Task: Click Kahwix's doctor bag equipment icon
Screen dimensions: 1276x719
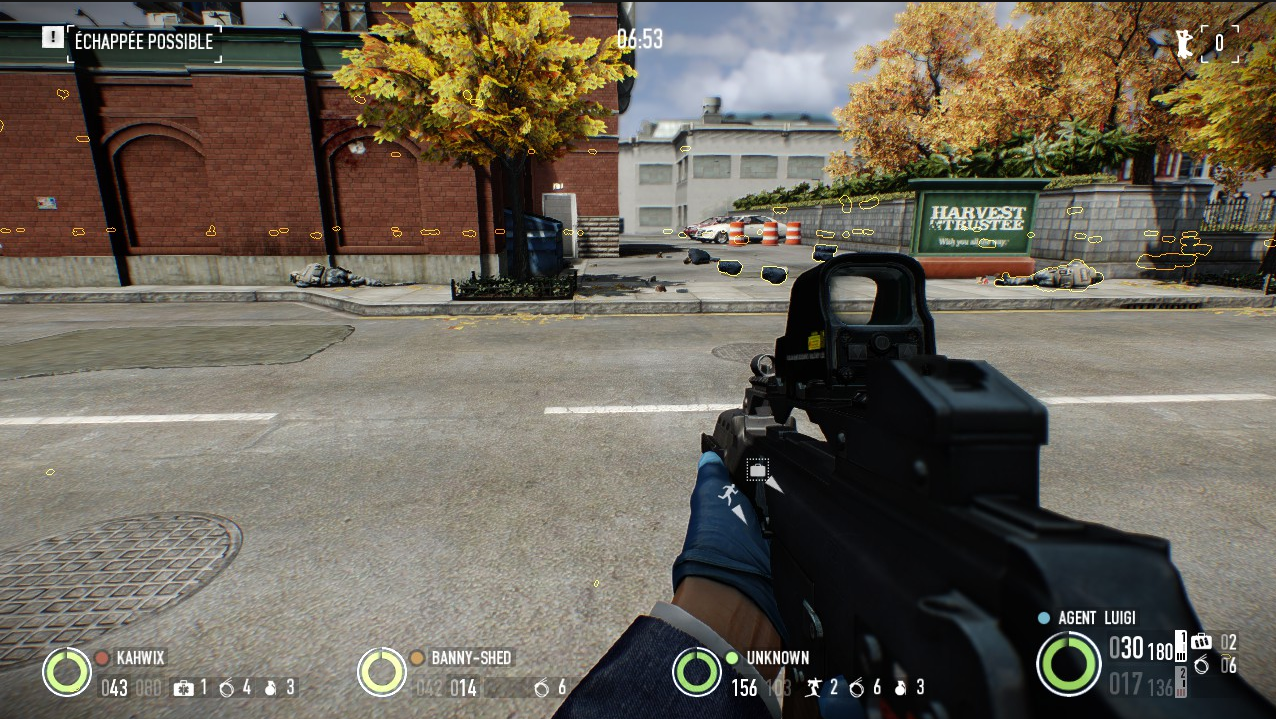Action: 183,688
